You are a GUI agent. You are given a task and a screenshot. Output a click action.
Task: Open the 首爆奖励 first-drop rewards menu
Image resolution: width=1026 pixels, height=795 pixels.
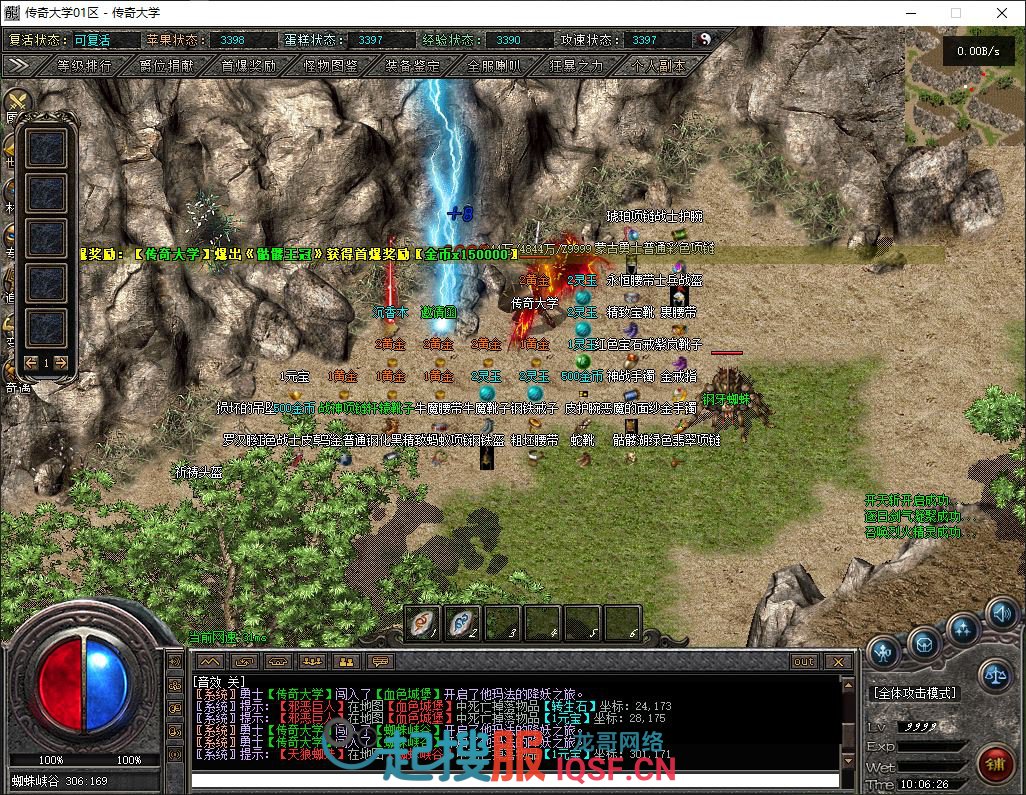click(x=249, y=65)
